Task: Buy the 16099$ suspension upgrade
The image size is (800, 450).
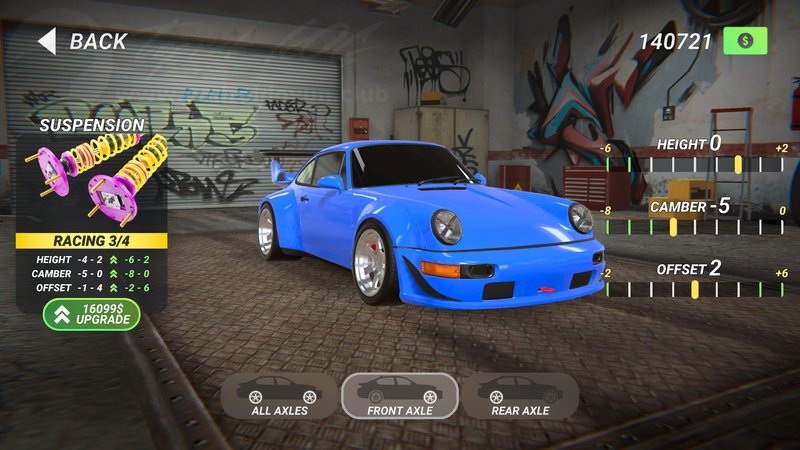Action: click(92, 314)
